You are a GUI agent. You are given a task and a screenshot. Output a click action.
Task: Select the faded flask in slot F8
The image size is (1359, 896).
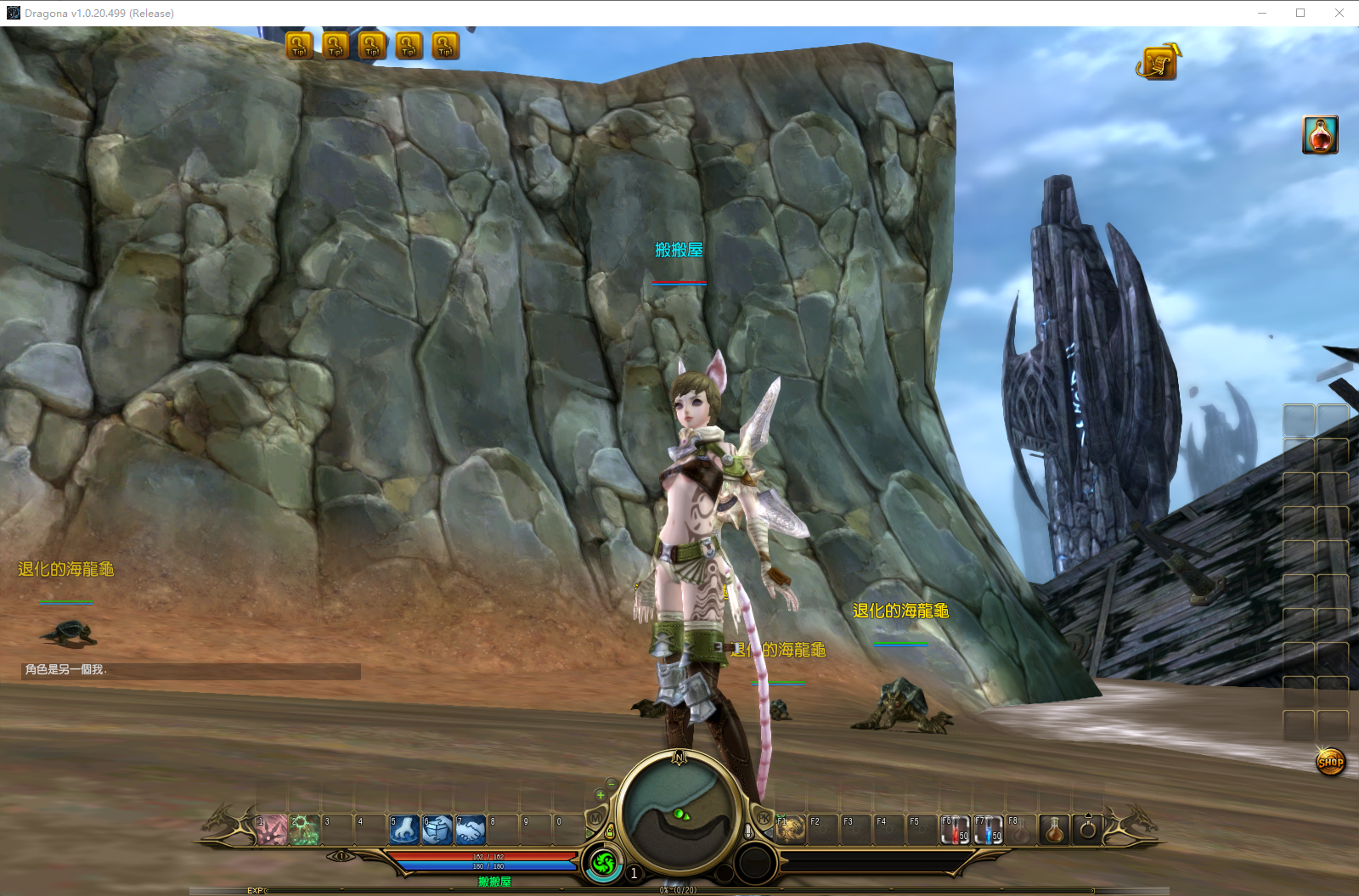tap(1021, 830)
